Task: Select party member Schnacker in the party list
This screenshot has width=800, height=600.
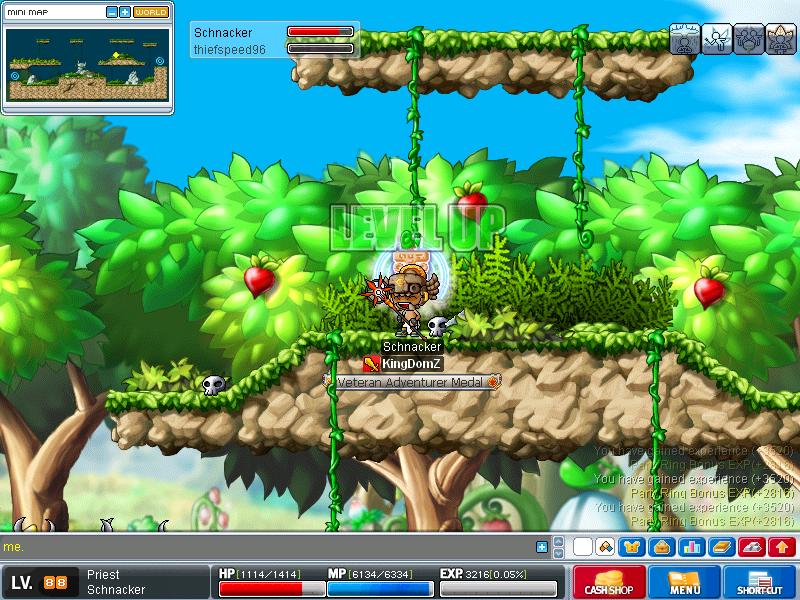Action: point(224,32)
